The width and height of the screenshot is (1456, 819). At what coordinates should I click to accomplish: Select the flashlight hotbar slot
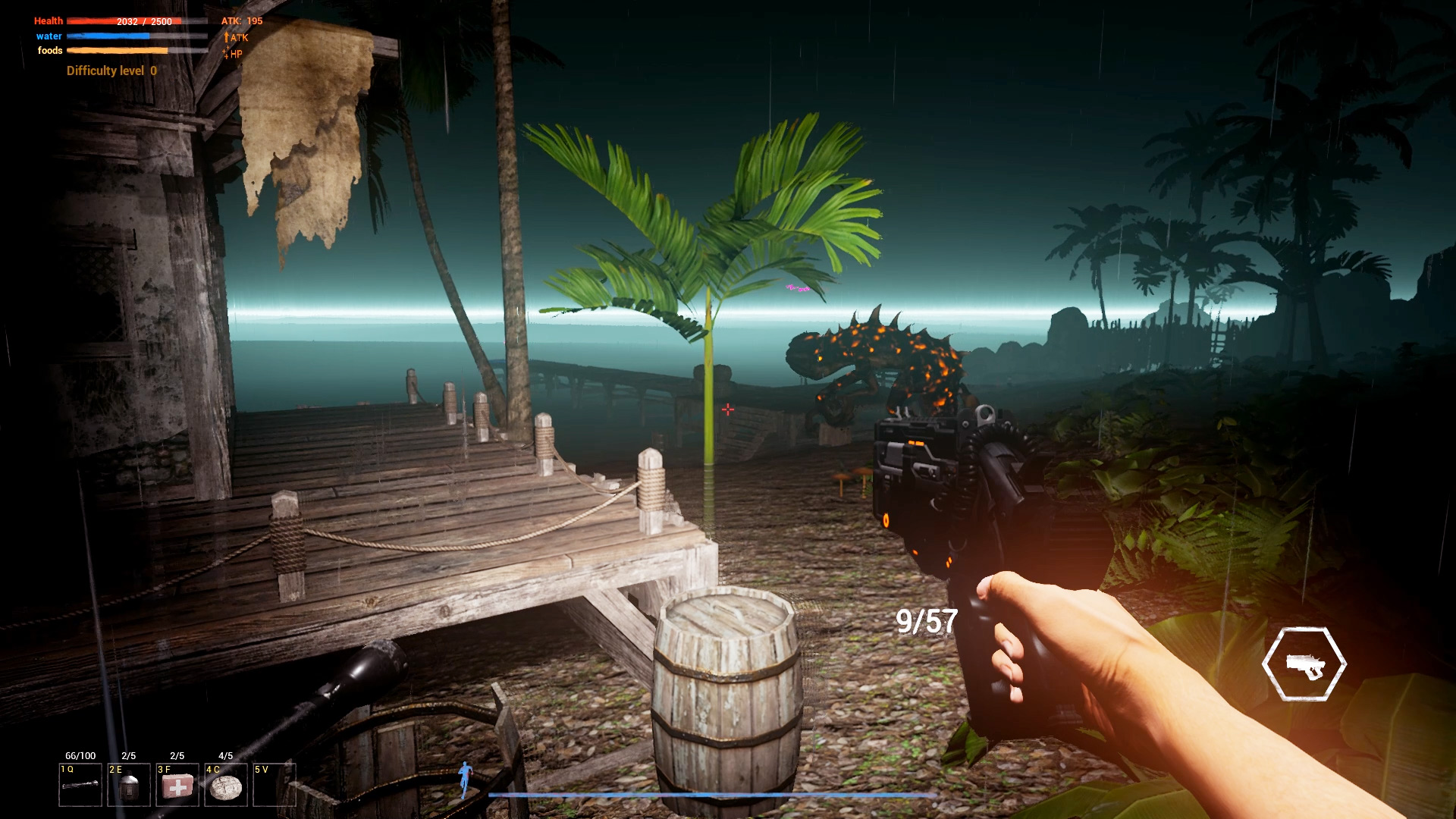point(80,785)
